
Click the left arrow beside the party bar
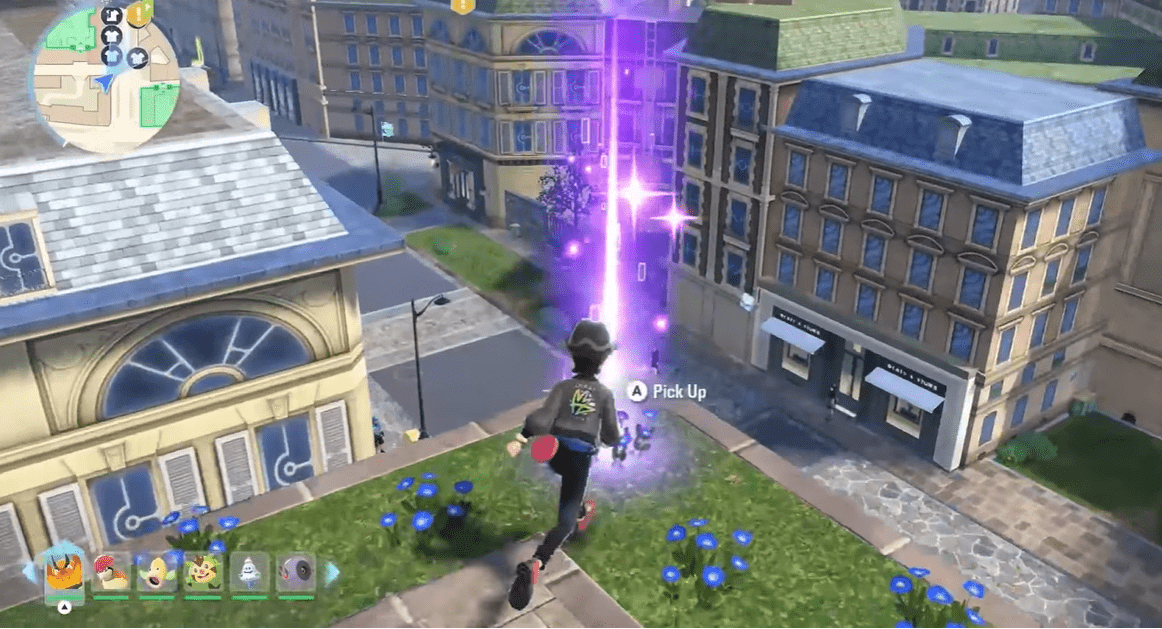click(28, 573)
